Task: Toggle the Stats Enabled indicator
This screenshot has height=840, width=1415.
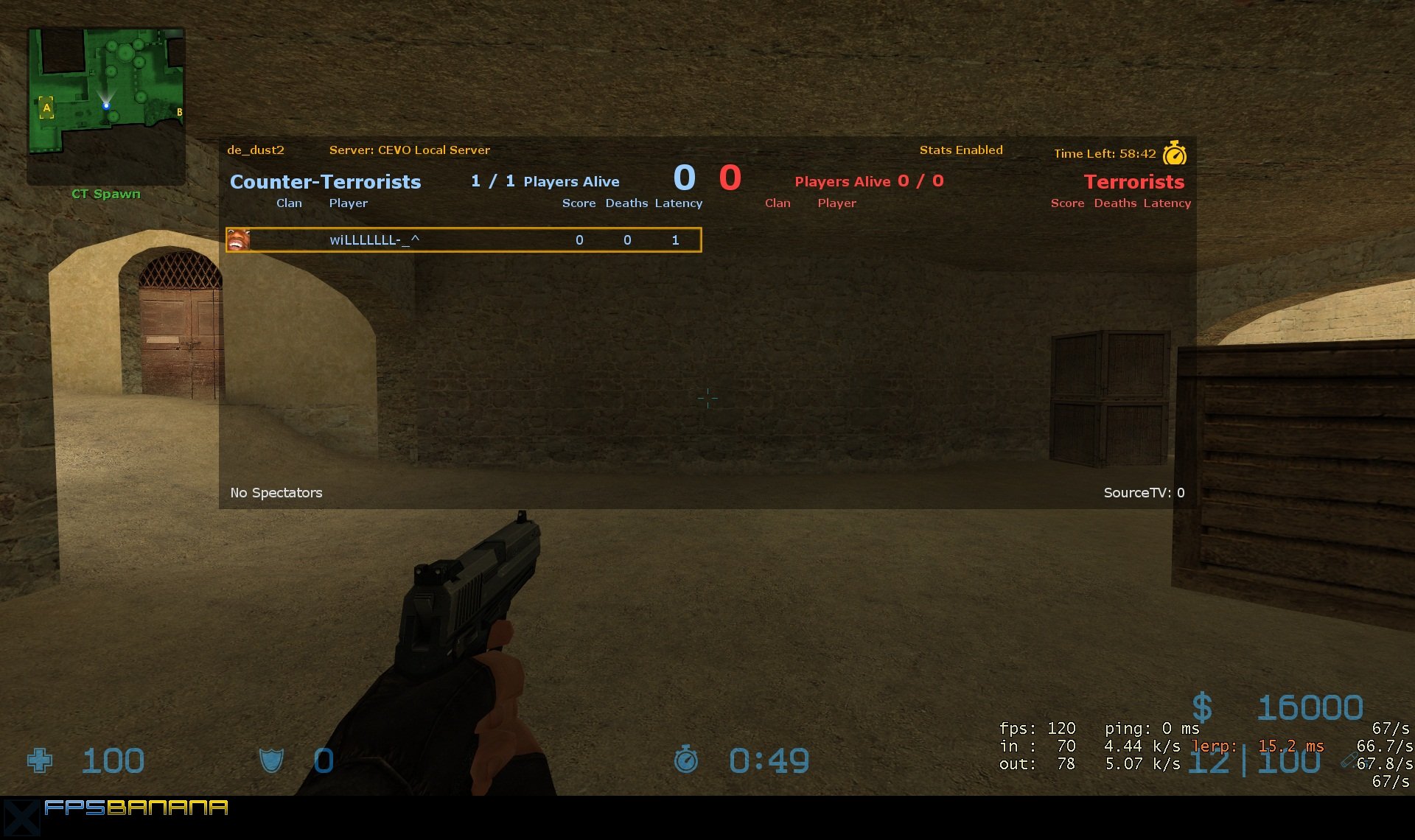Action: coord(962,150)
